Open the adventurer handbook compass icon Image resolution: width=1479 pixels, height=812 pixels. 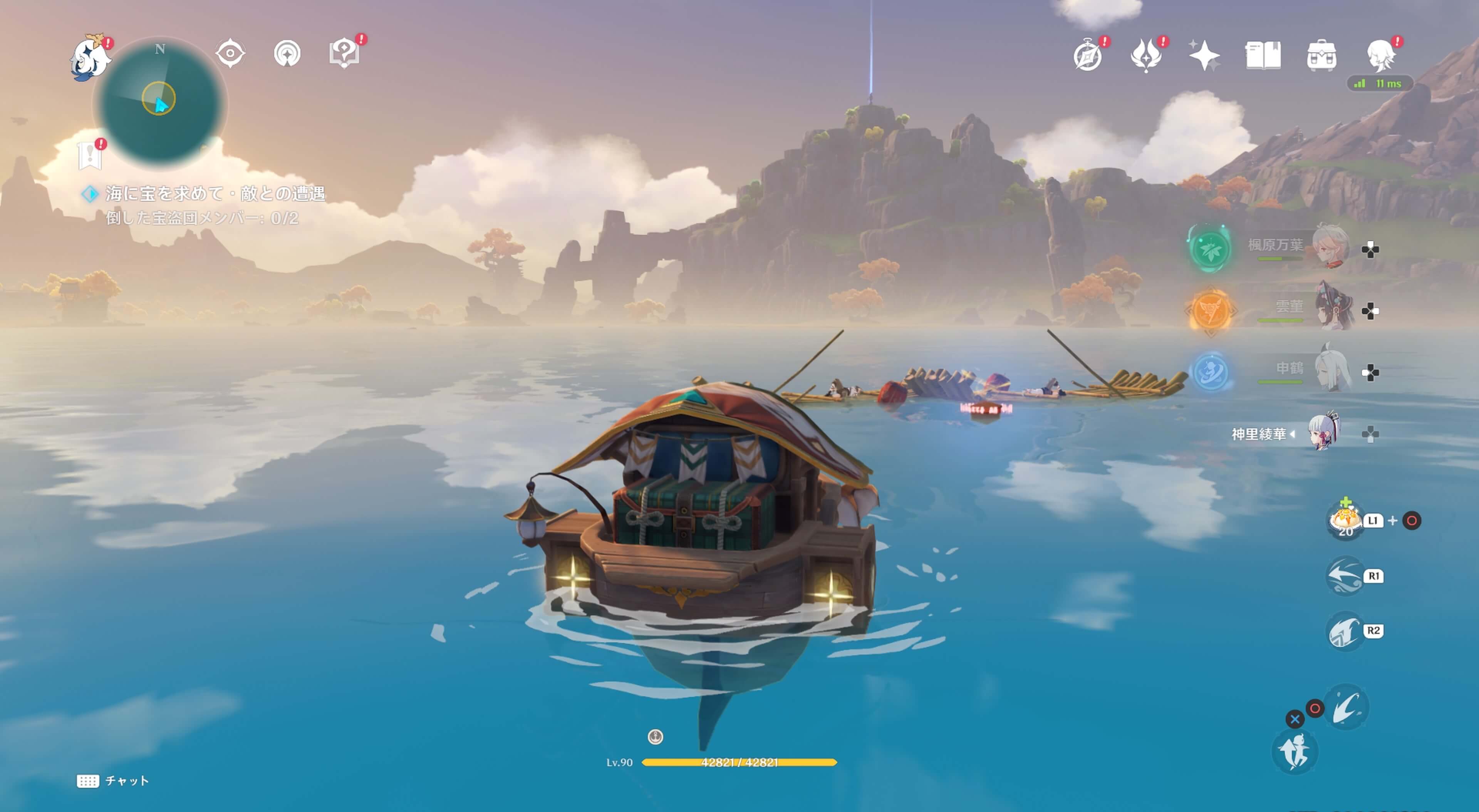click(1088, 56)
